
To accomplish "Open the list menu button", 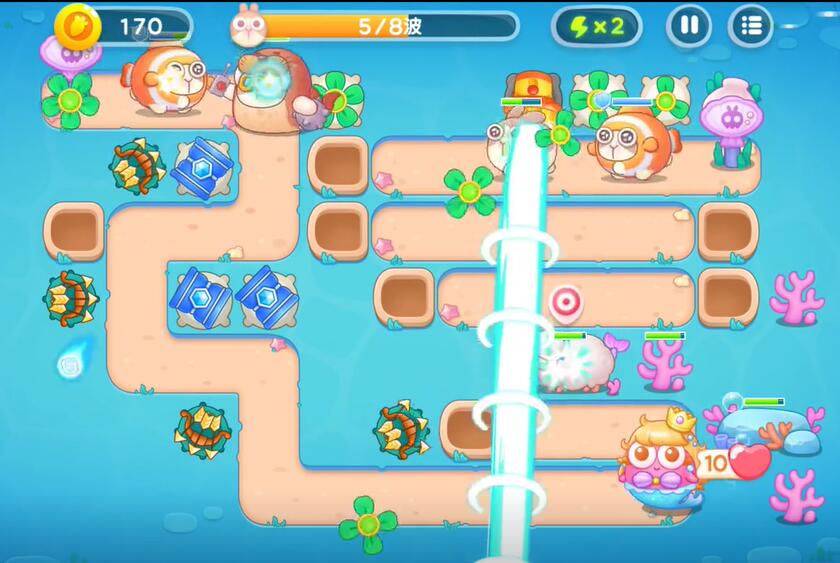I will point(751,26).
